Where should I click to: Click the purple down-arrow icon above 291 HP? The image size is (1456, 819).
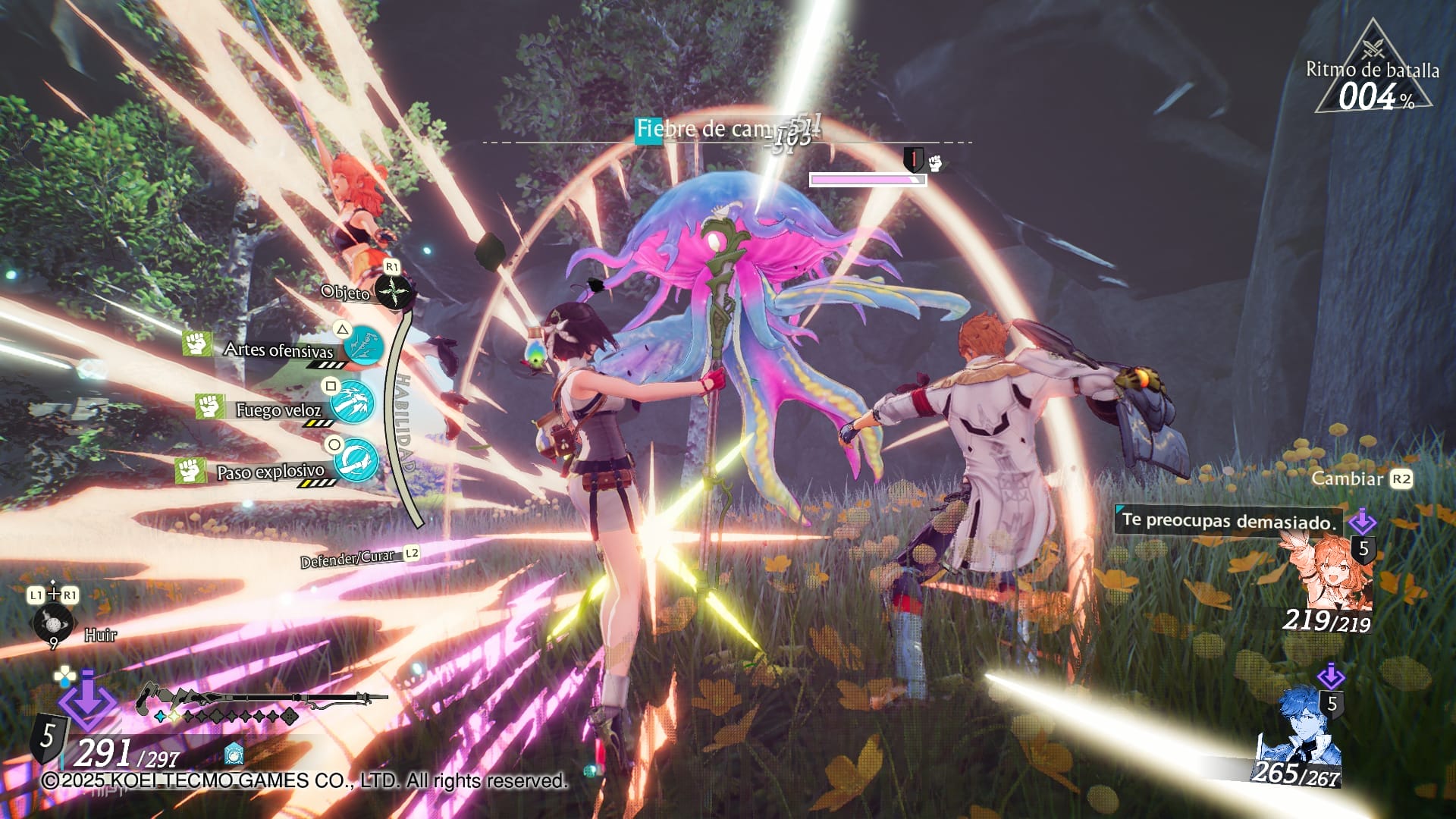(x=86, y=699)
